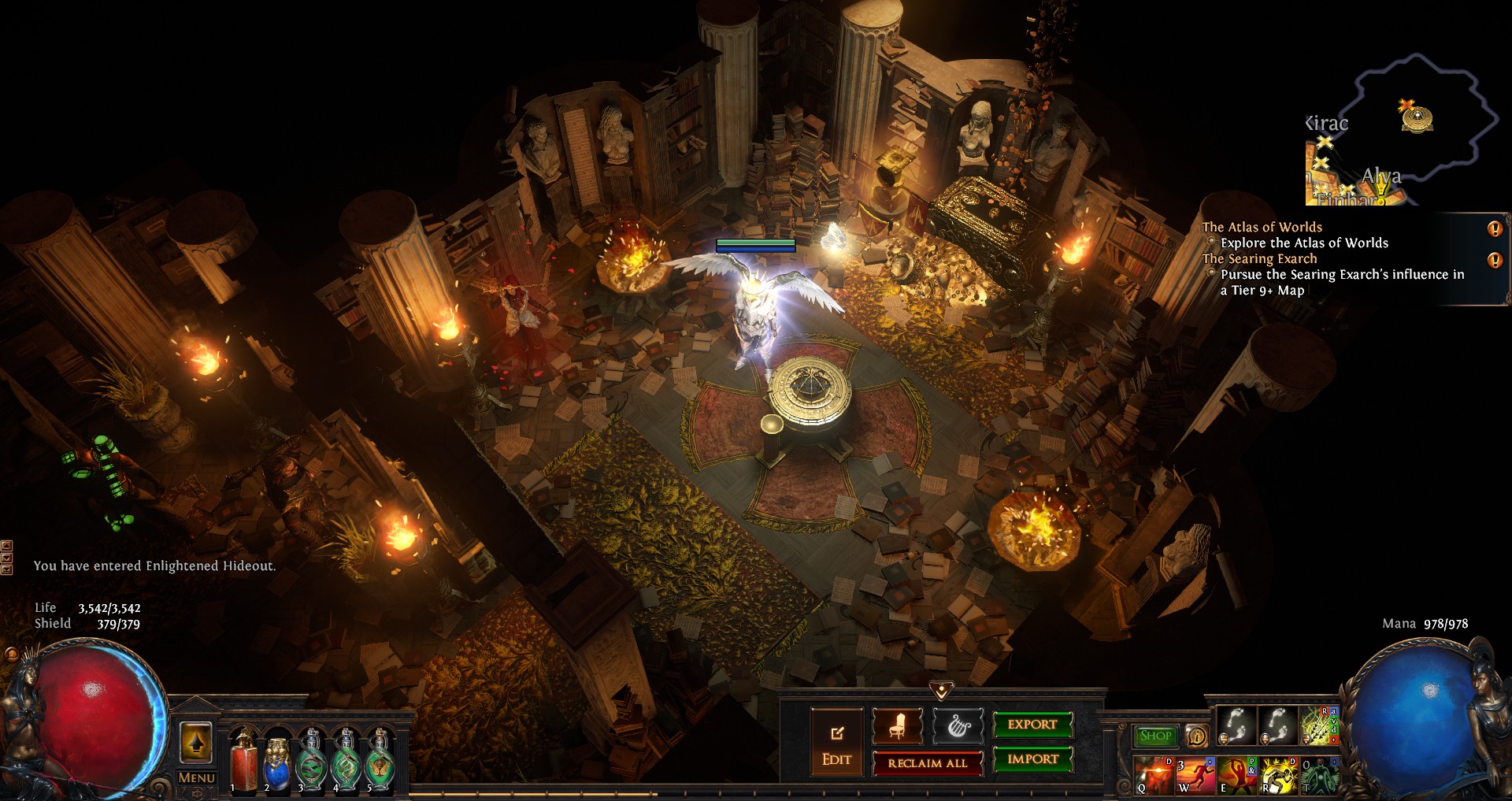Image resolution: width=1512 pixels, height=801 pixels.
Task: Open the chair decorations button
Action: coord(897,726)
